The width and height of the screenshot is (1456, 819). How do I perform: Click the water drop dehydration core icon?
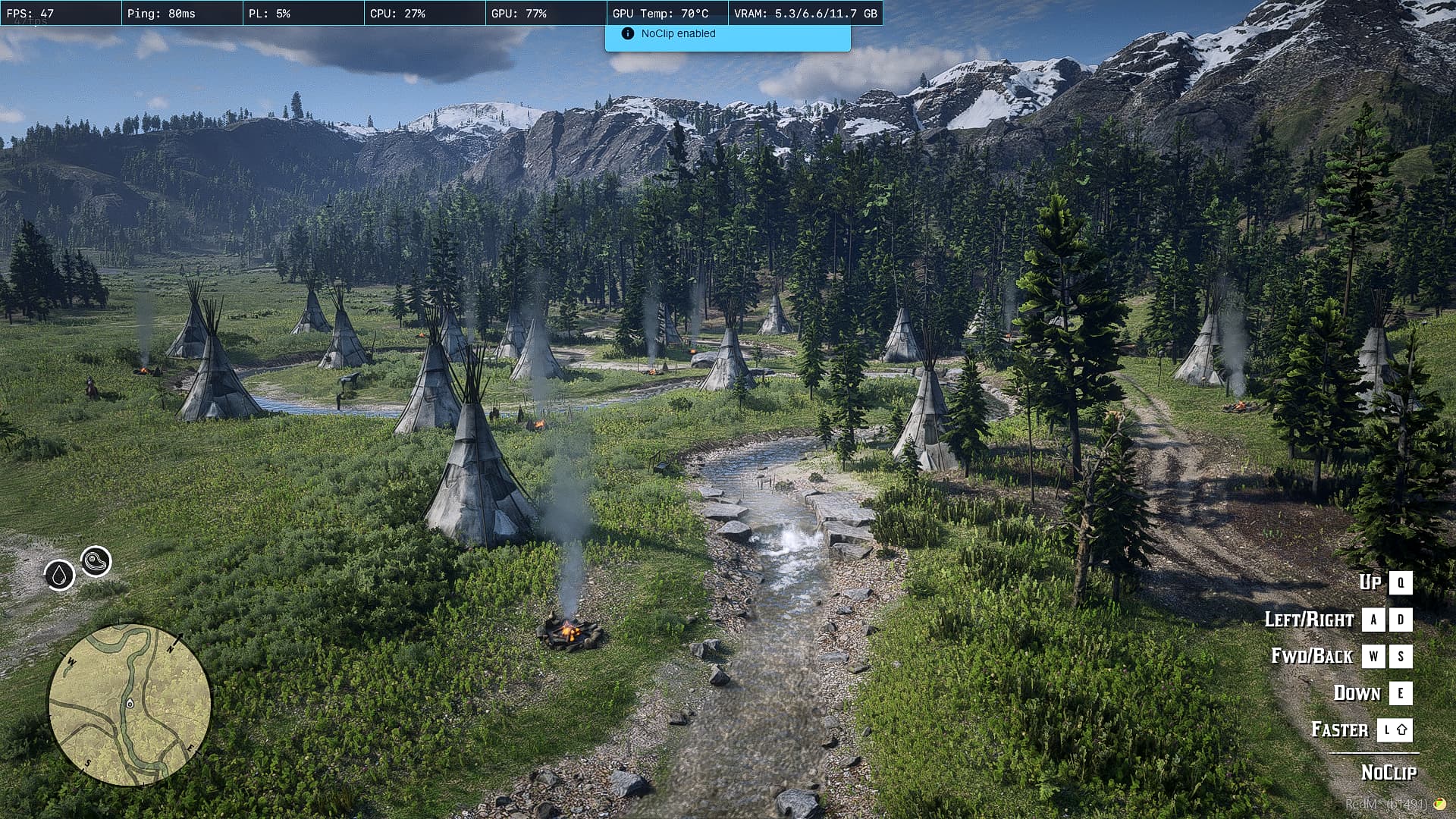(59, 575)
